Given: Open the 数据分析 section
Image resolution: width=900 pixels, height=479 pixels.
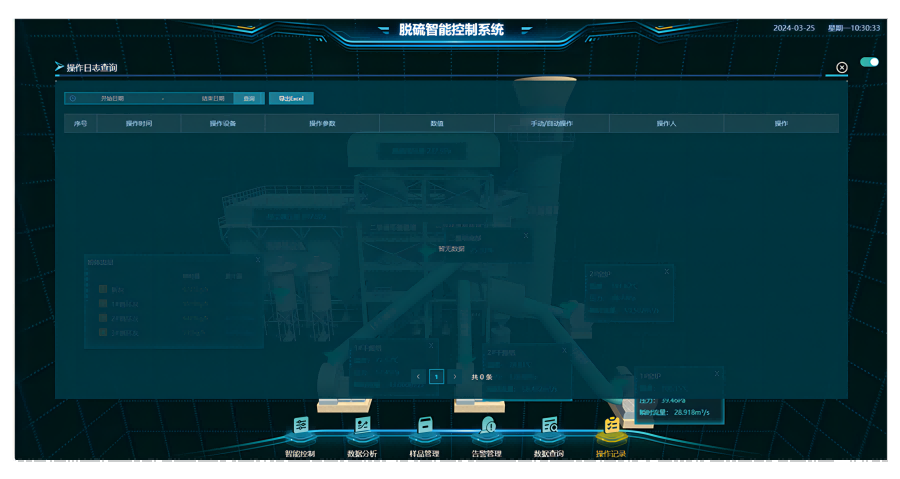Looking at the screenshot, I should pyautogui.click(x=362, y=433).
